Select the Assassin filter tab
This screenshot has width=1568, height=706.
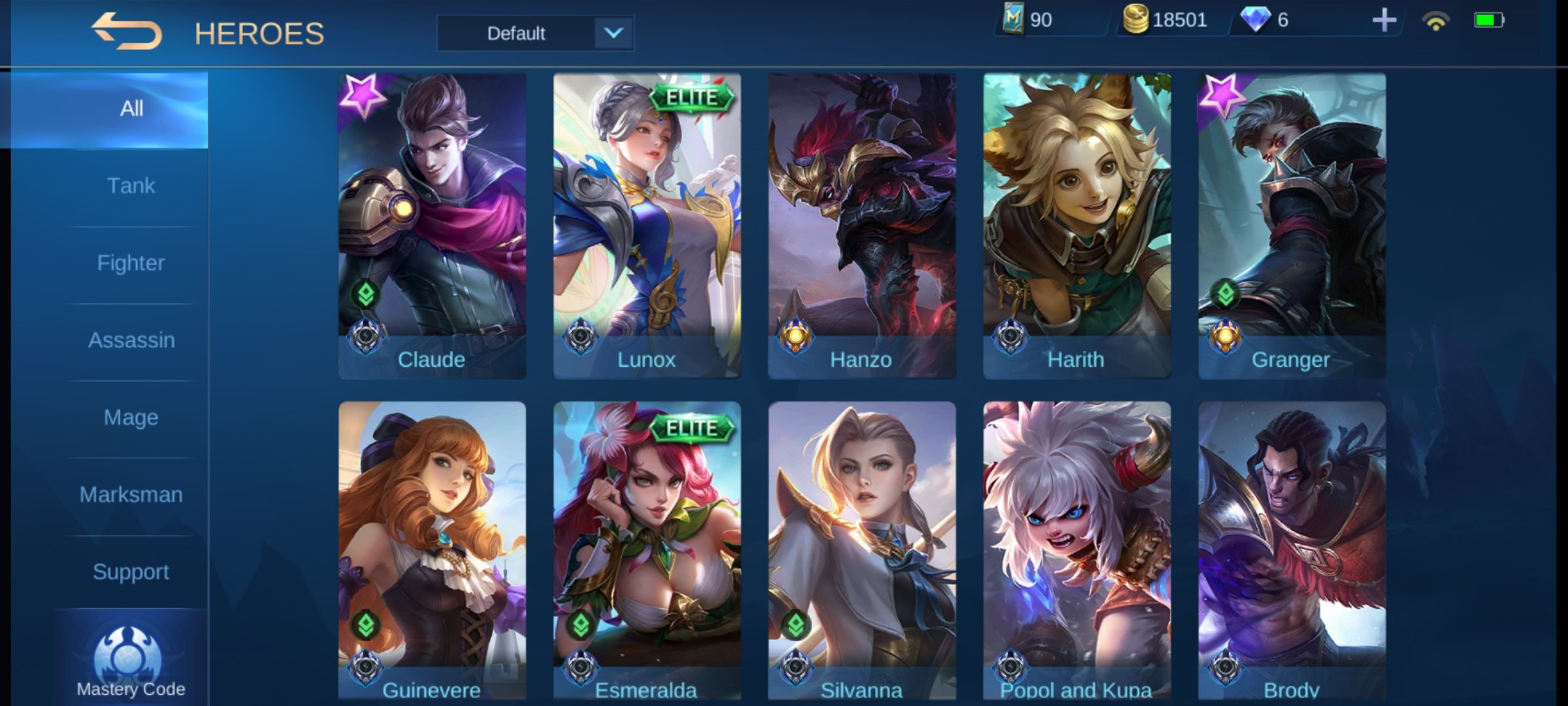[131, 341]
